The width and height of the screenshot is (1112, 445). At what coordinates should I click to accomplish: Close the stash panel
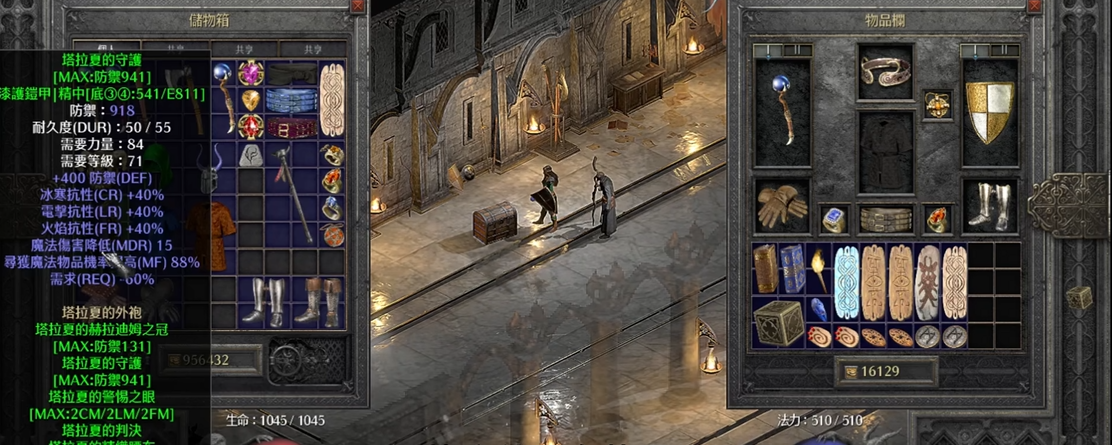tap(359, 6)
